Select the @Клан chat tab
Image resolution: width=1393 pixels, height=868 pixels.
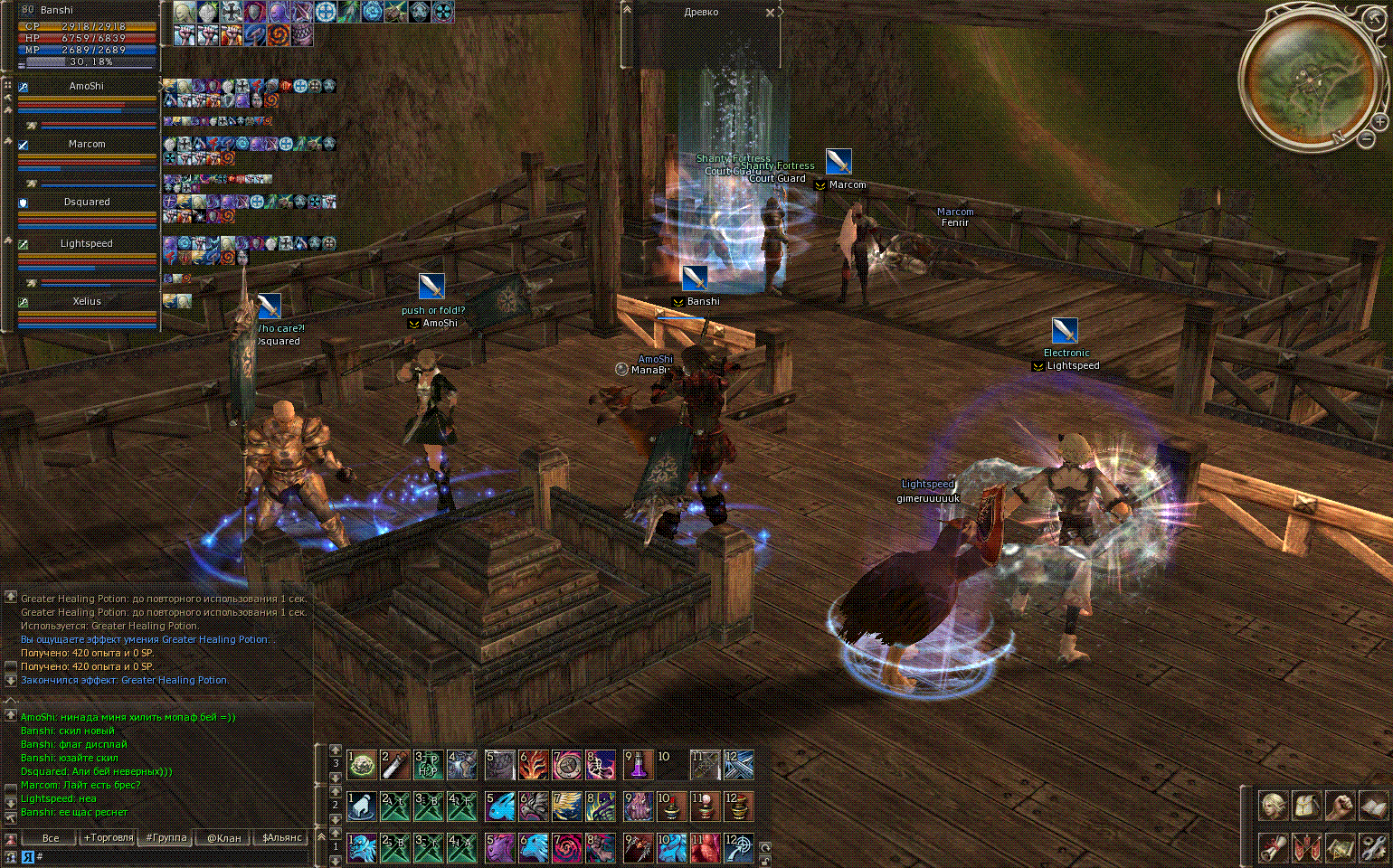coord(224,837)
